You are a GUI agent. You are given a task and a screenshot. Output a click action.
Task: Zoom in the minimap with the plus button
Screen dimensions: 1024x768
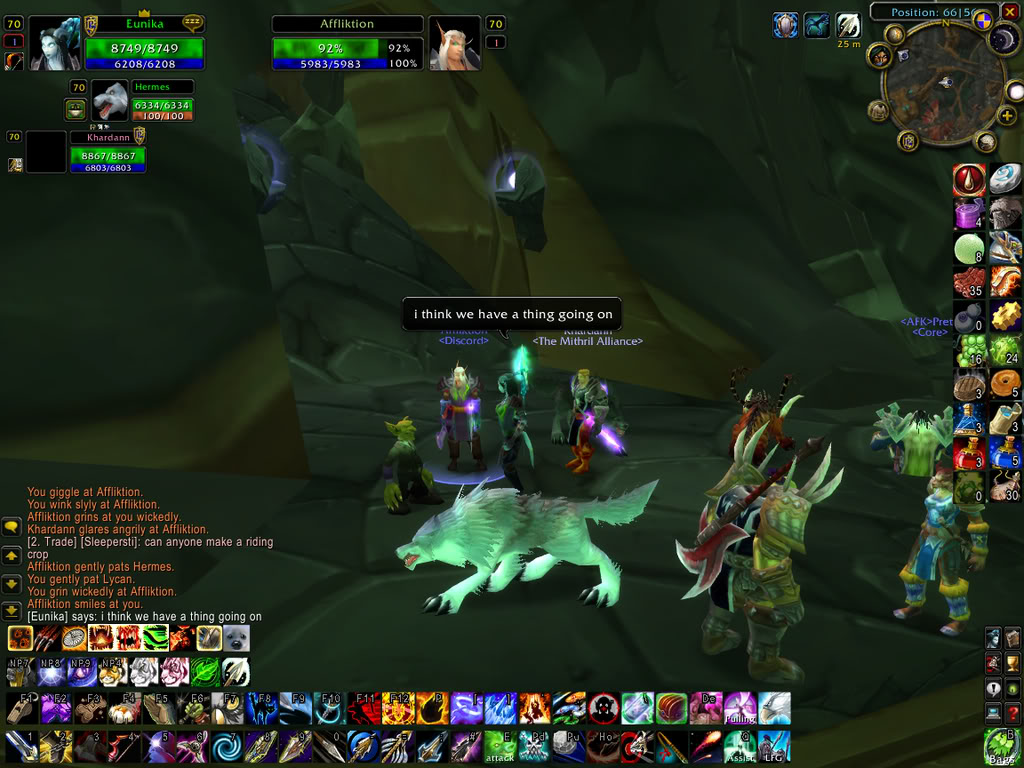[1007, 116]
